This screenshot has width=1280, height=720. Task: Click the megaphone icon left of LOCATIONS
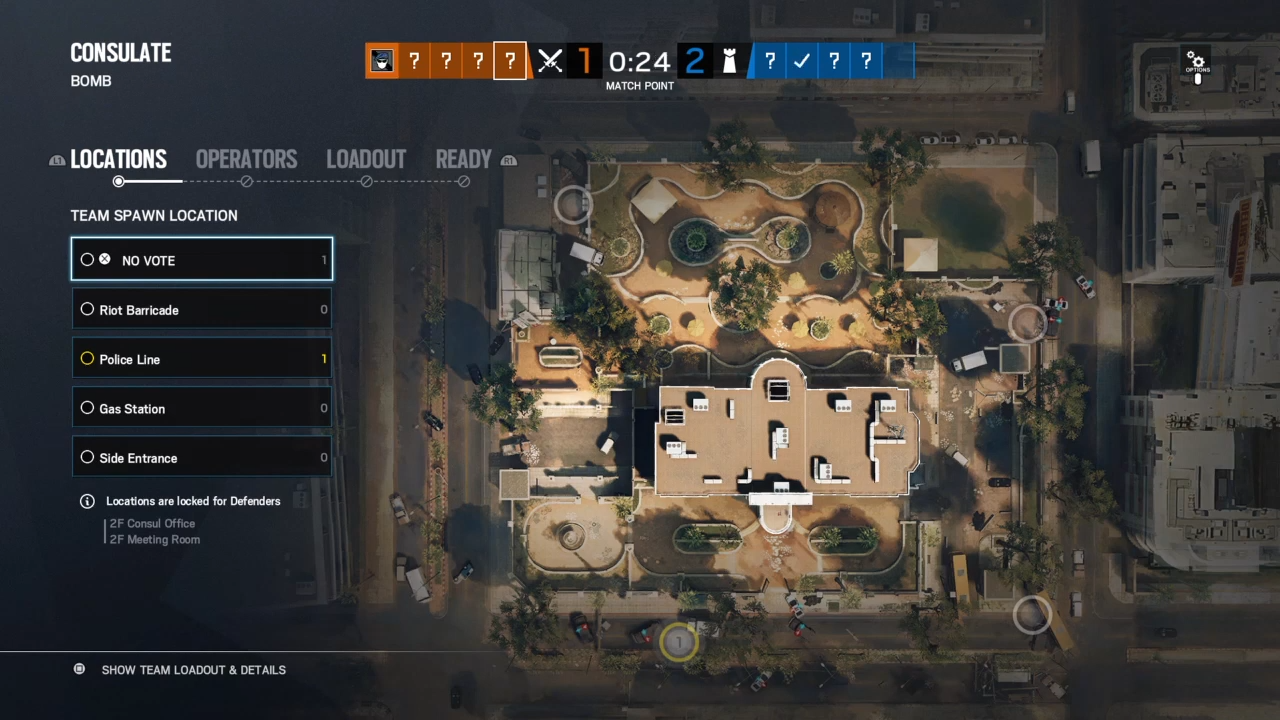point(57,160)
